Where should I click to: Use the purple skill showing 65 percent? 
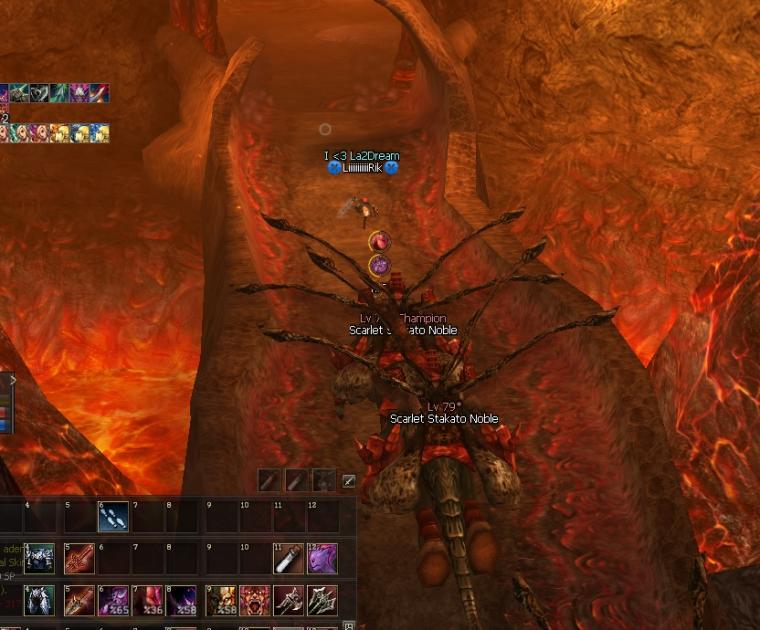pos(113,600)
